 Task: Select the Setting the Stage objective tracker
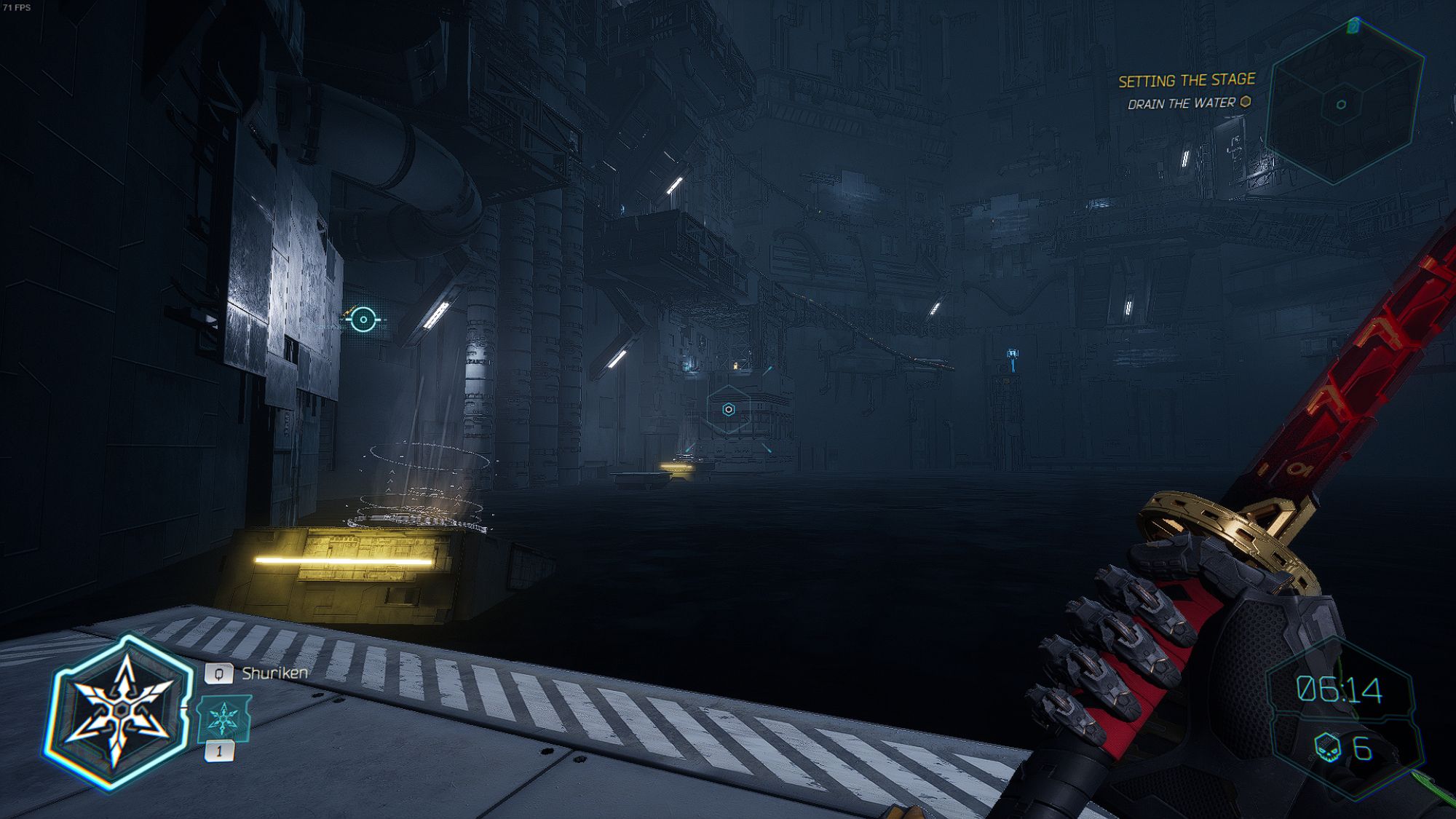(1187, 80)
